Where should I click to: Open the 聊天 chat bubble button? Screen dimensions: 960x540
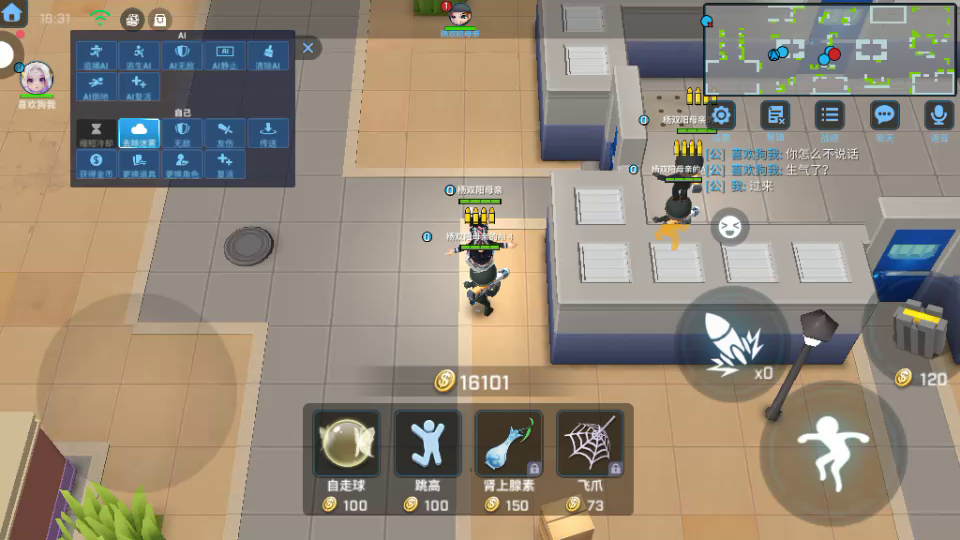(x=883, y=115)
